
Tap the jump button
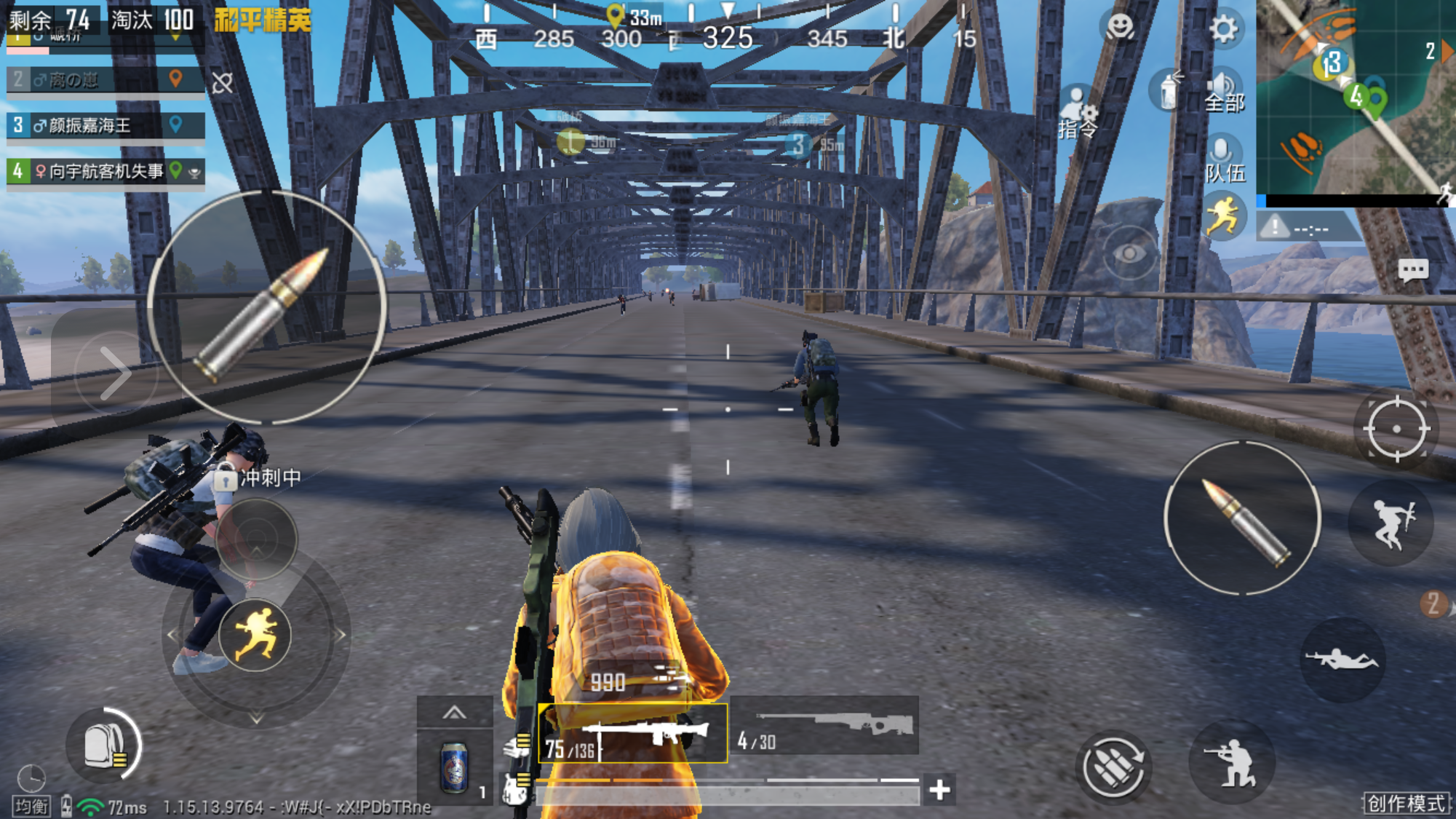(1391, 523)
